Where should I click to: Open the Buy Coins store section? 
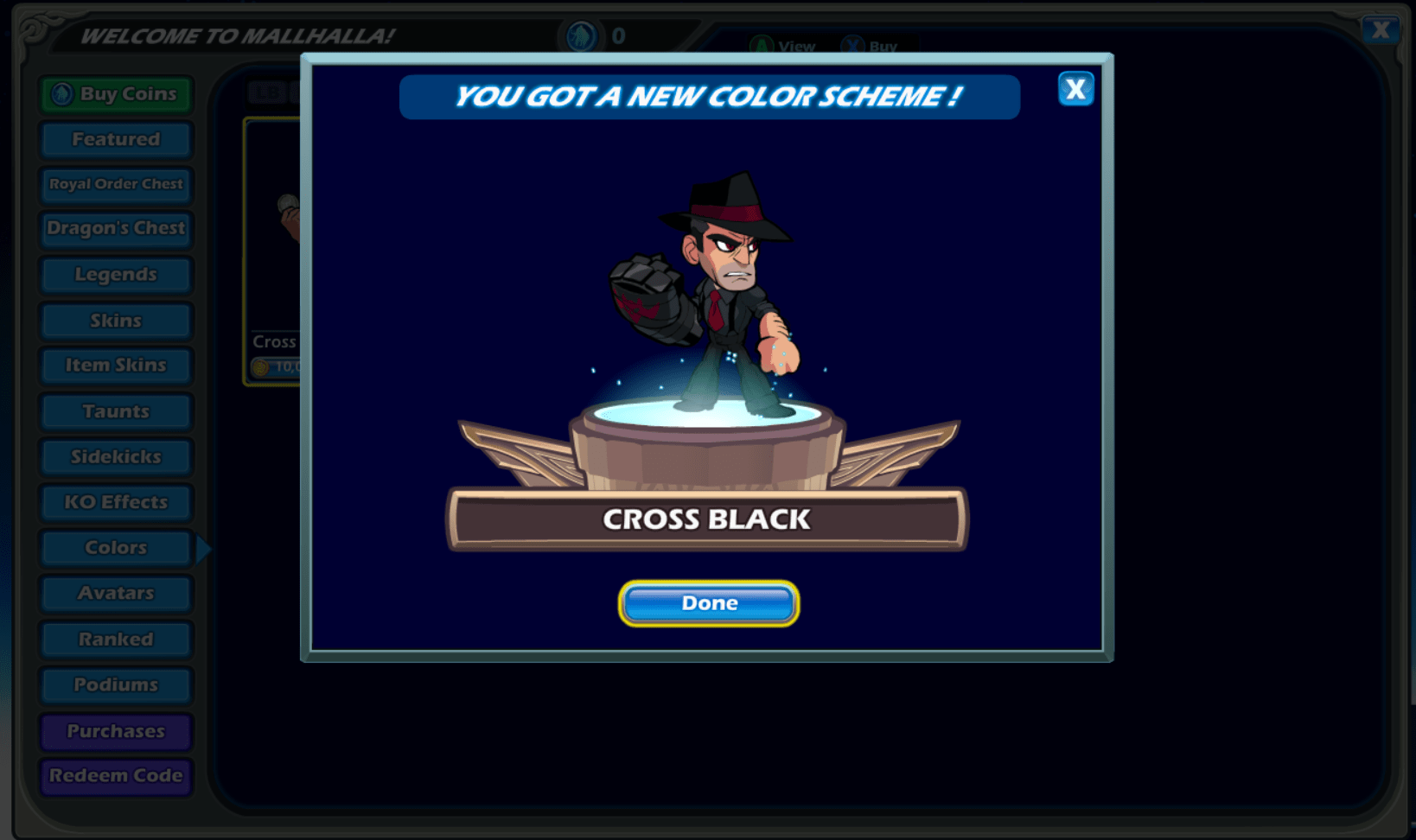click(x=115, y=93)
